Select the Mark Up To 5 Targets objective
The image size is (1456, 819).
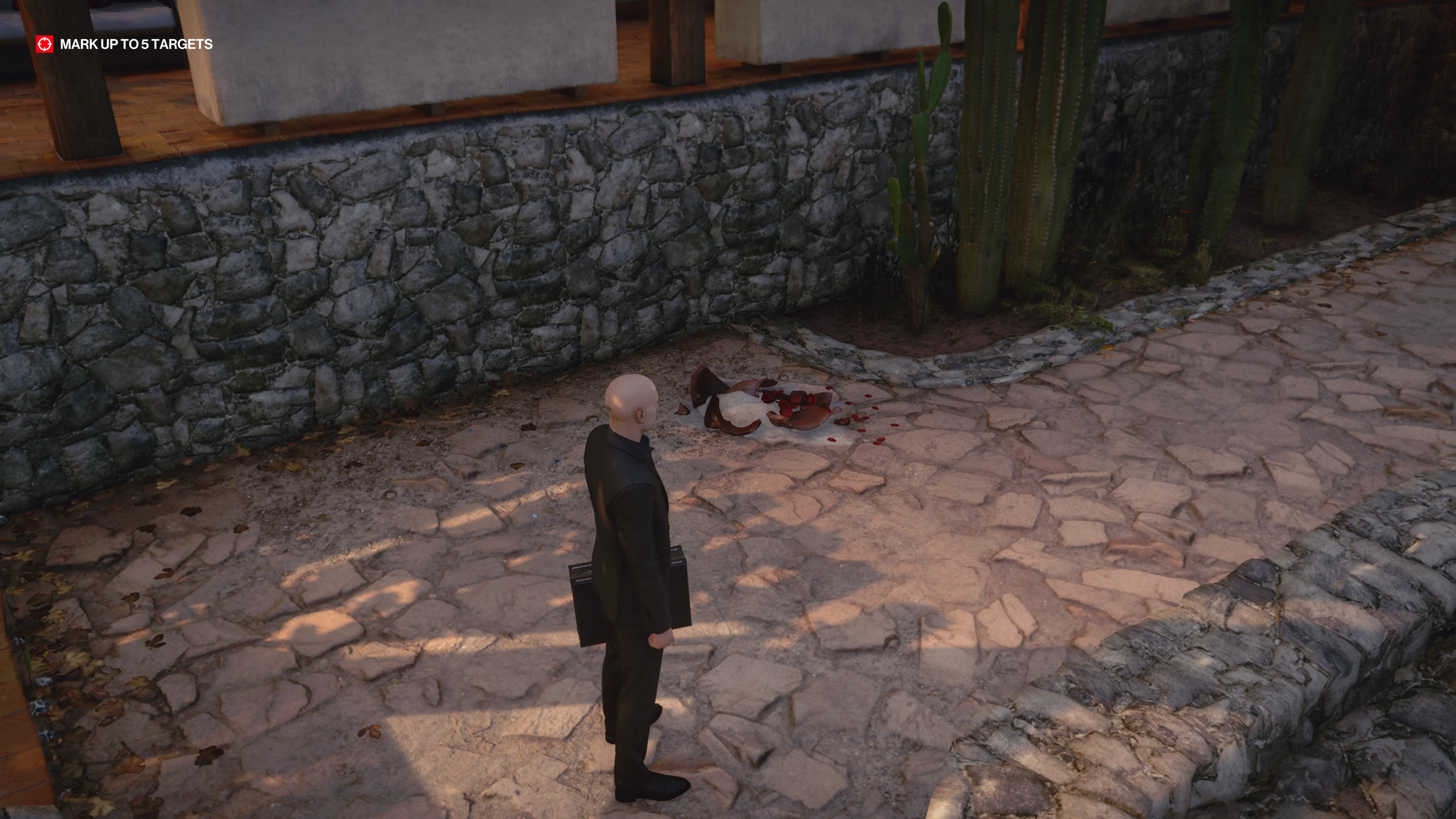point(136,44)
